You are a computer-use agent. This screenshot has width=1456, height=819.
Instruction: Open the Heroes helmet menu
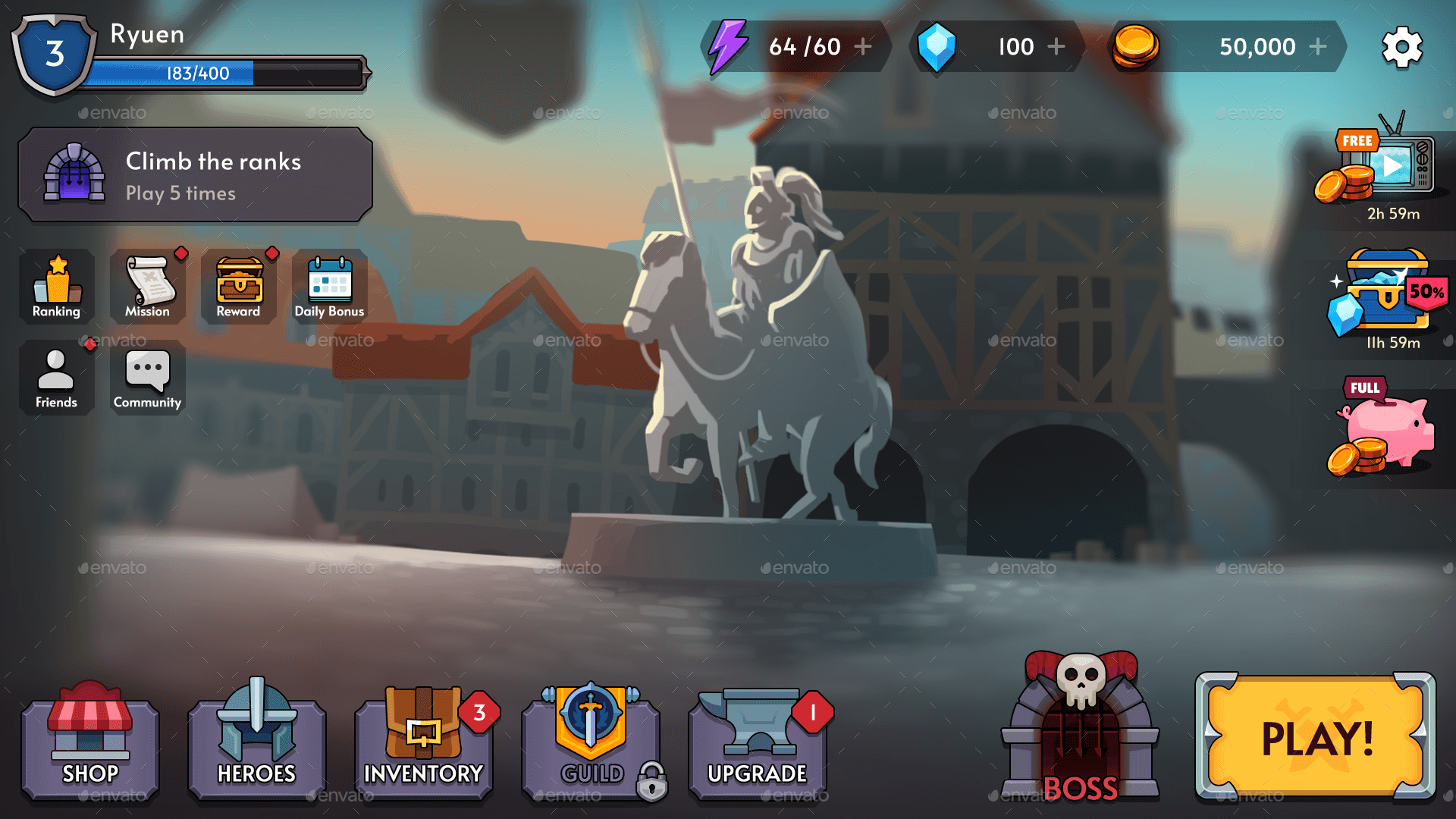256,739
